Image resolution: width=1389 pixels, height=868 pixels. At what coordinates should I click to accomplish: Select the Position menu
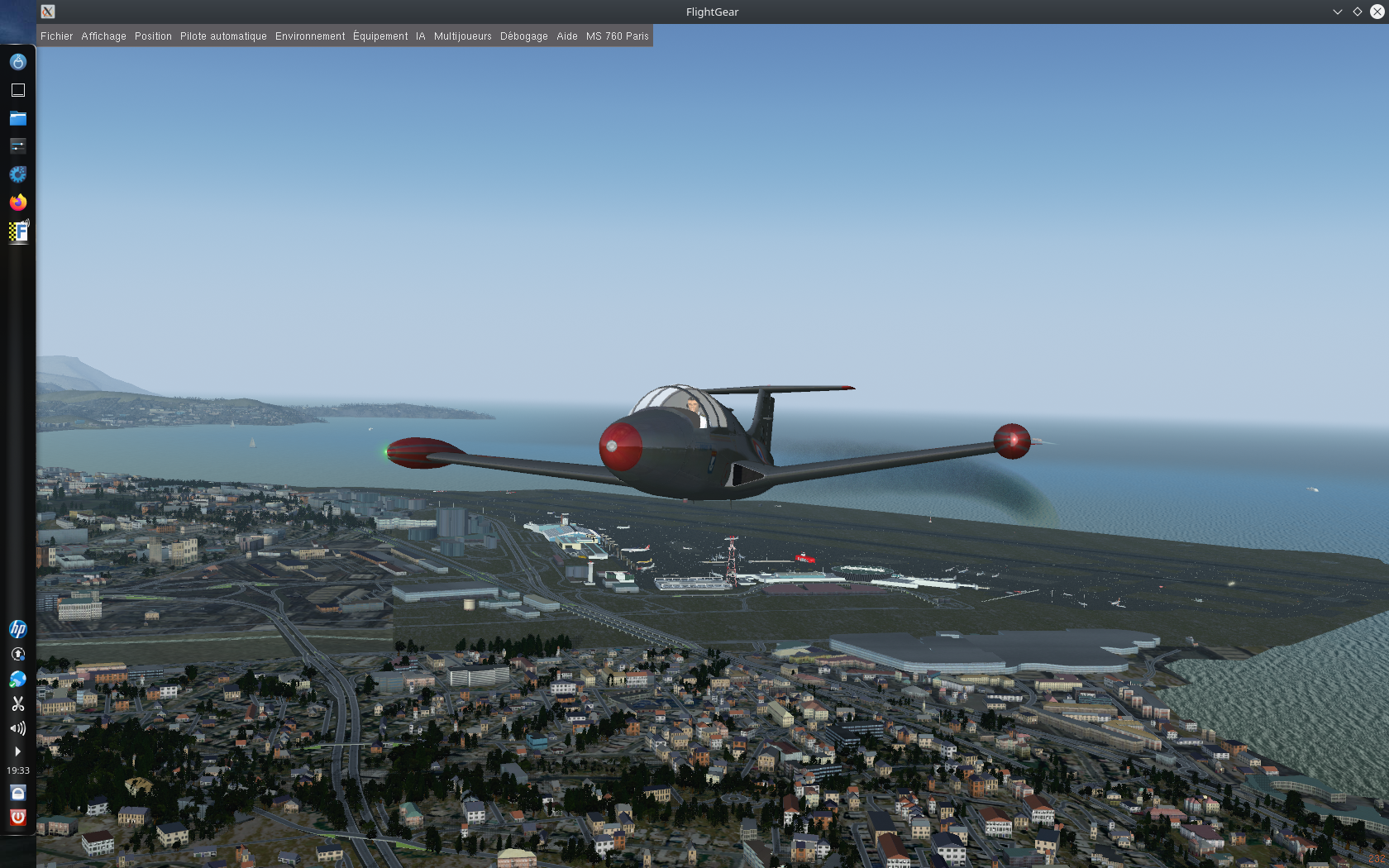click(x=153, y=36)
